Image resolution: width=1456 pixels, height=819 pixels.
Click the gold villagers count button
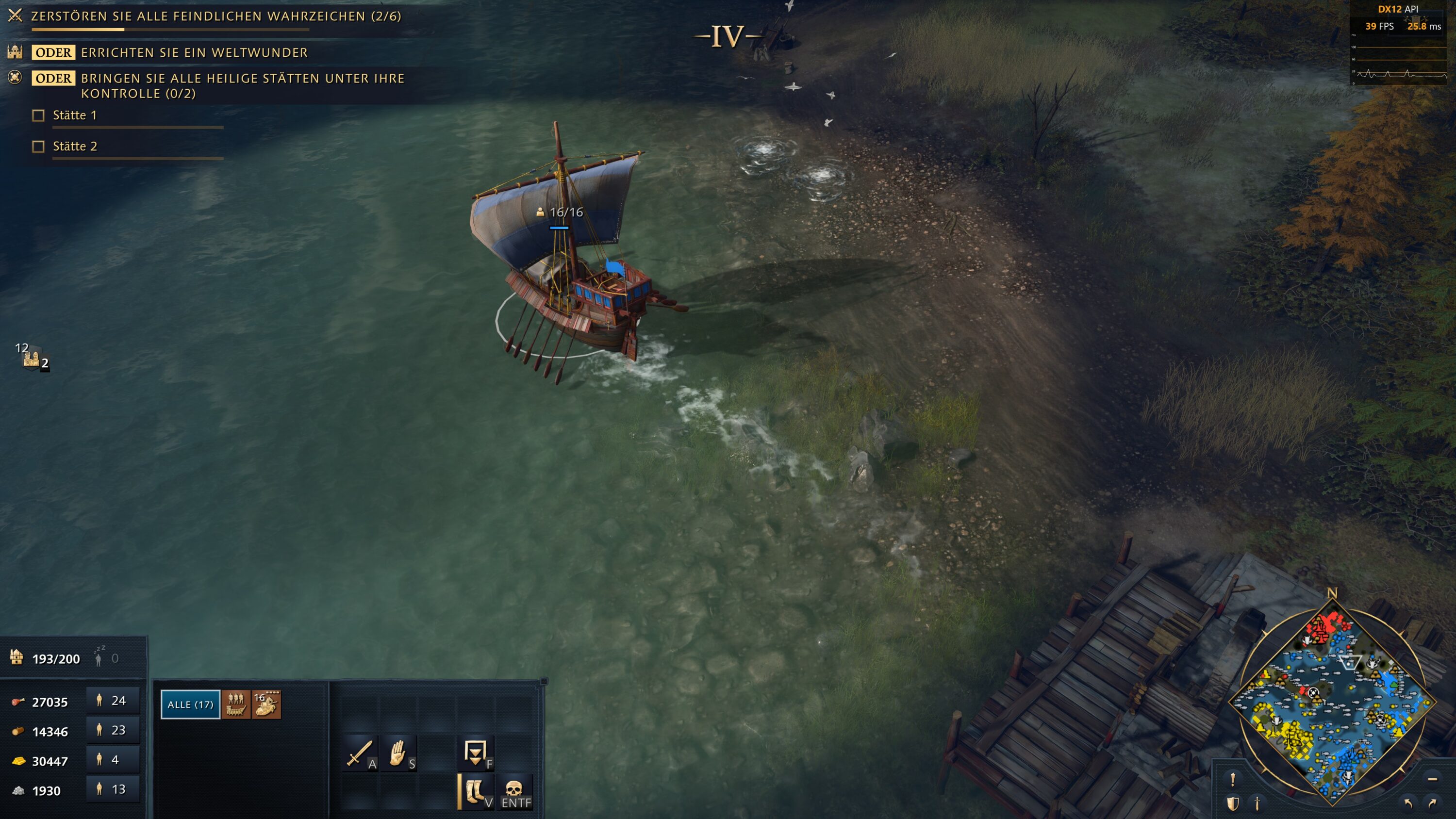[x=112, y=760]
